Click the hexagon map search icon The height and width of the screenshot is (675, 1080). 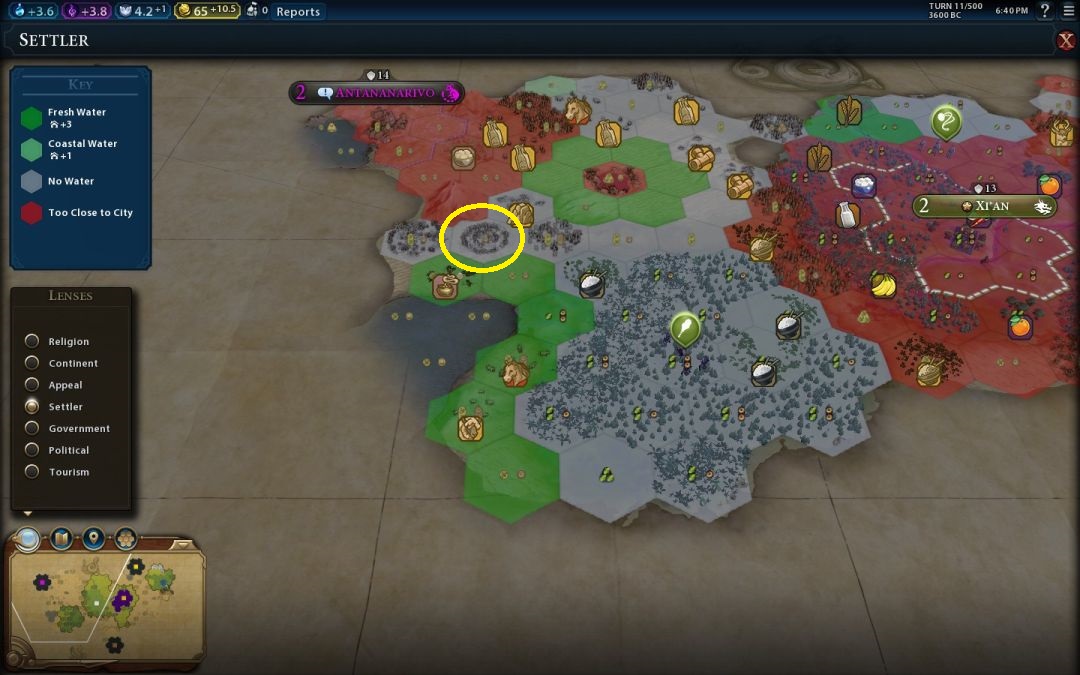tap(125, 540)
